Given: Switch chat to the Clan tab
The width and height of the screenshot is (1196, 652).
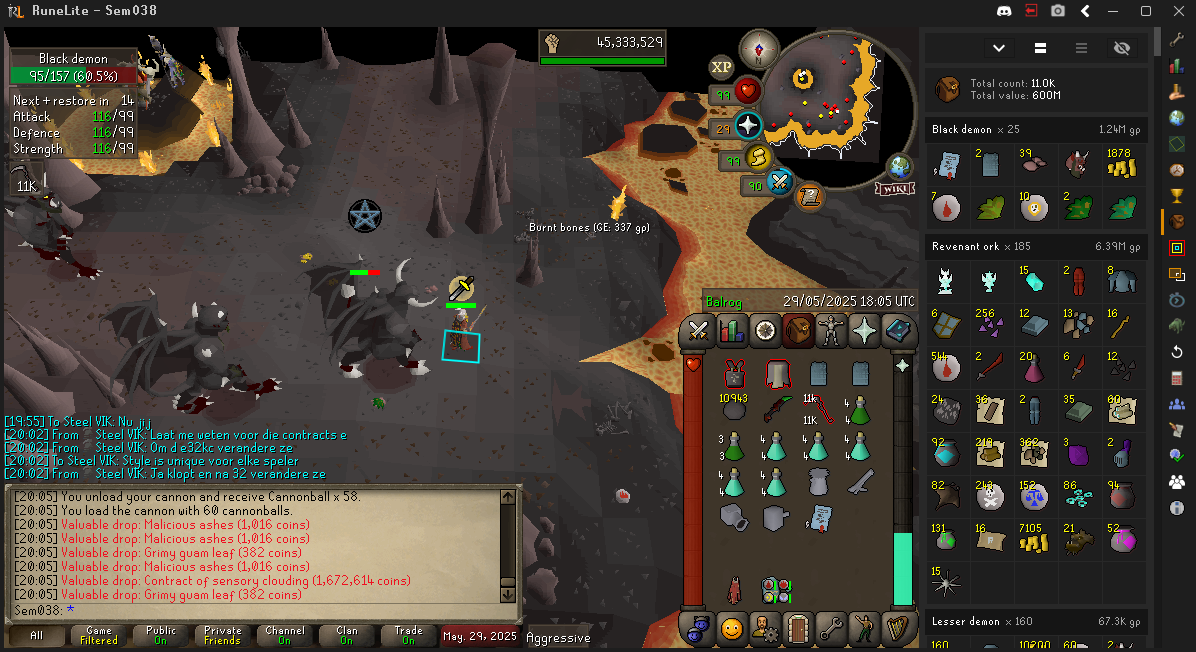Looking at the screenshot, I should 346,636.
